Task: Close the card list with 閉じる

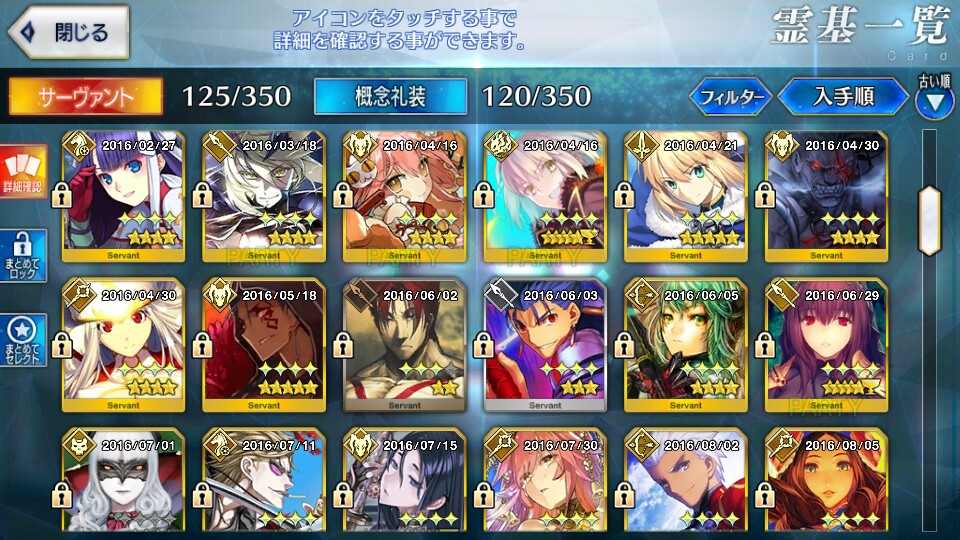Action: pyautogui.click(x=68, y=32)
